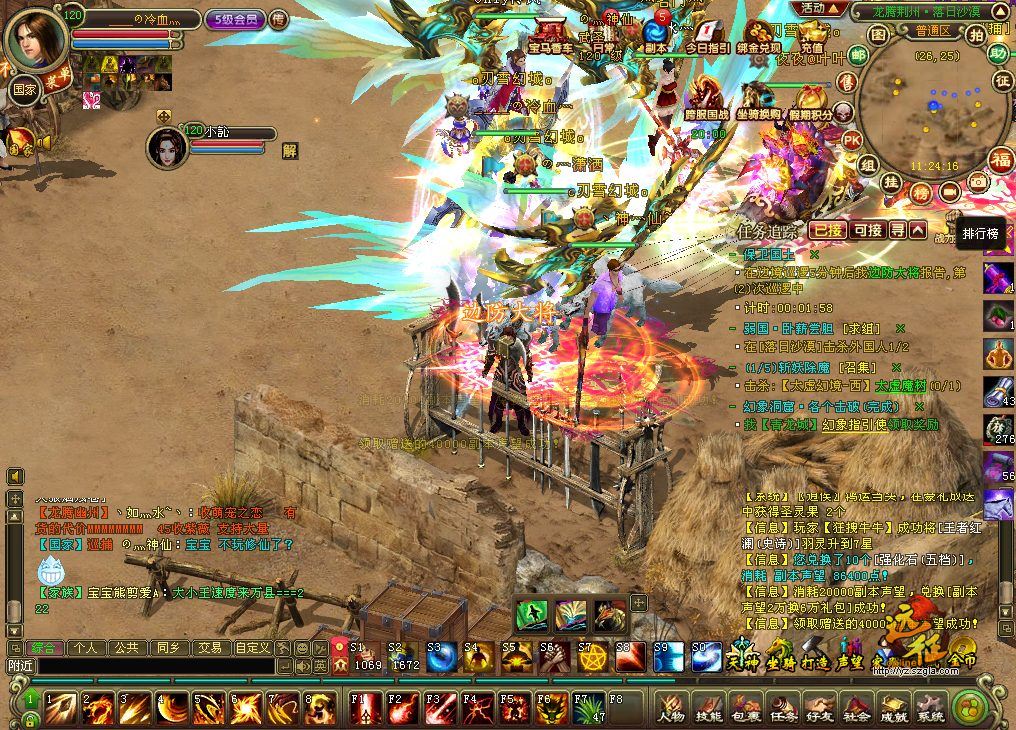Viewport: 1016px width, 730px height.
Task: Open the 充值 recharge shop icon
Action: (811, 36)
